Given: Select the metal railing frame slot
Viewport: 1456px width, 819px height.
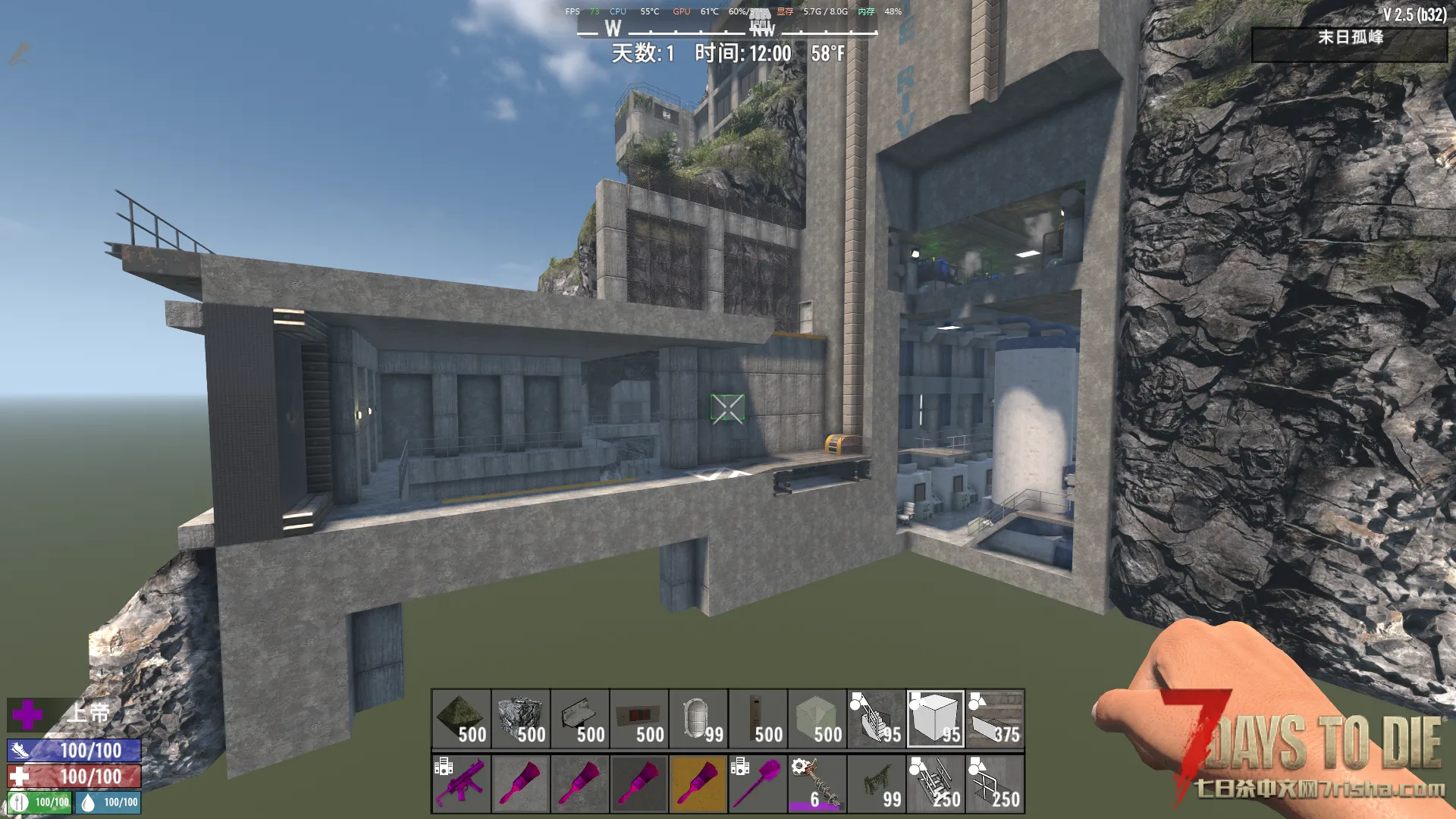Looking at the screenshot, I should (x=994, y=783).
